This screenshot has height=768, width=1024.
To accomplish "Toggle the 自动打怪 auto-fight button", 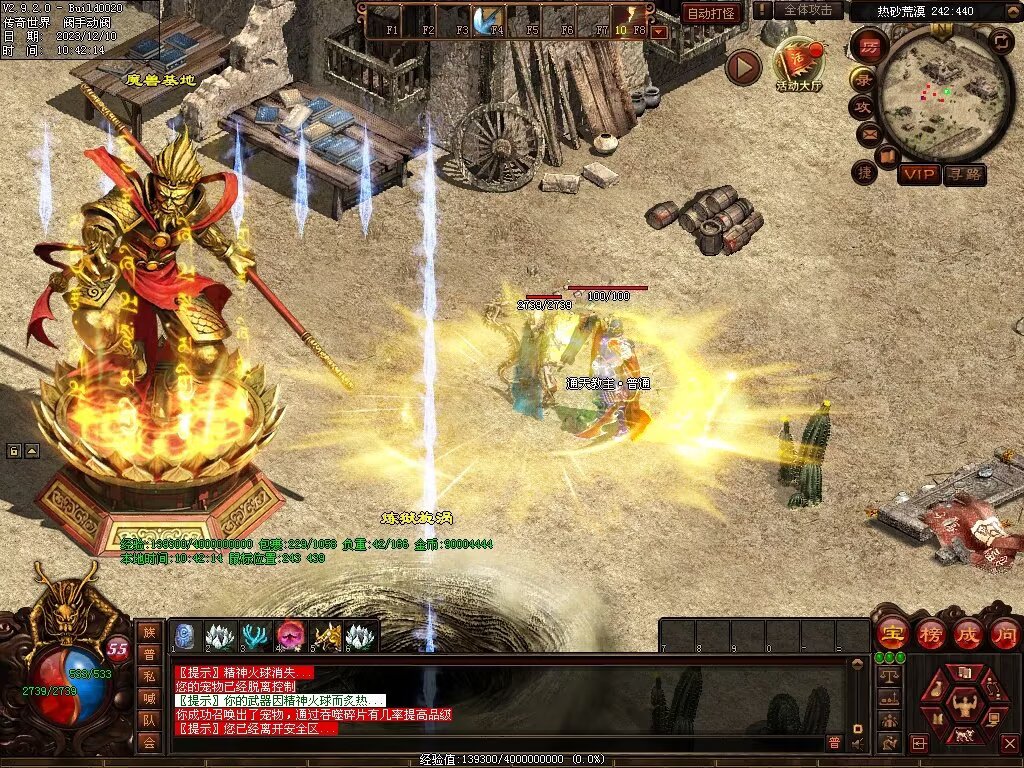I will [712, 13].
